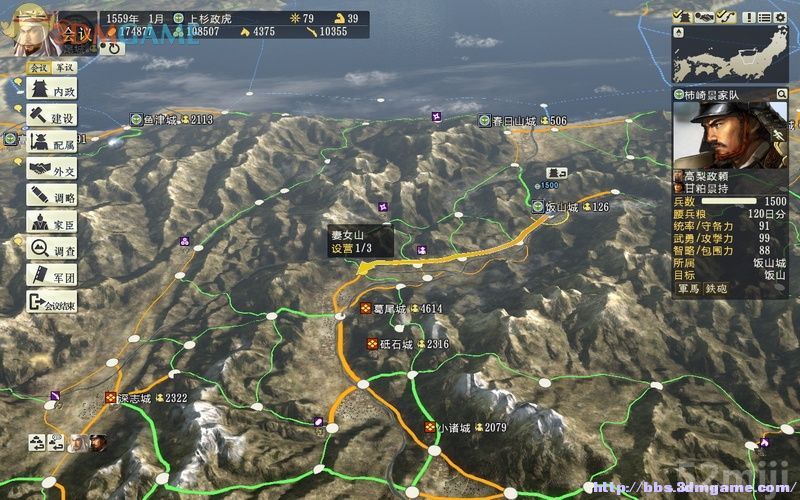Viewport: 800px width, 500px height.
Task: Open the 配属 assignment menu
Action: click(52, 144)
